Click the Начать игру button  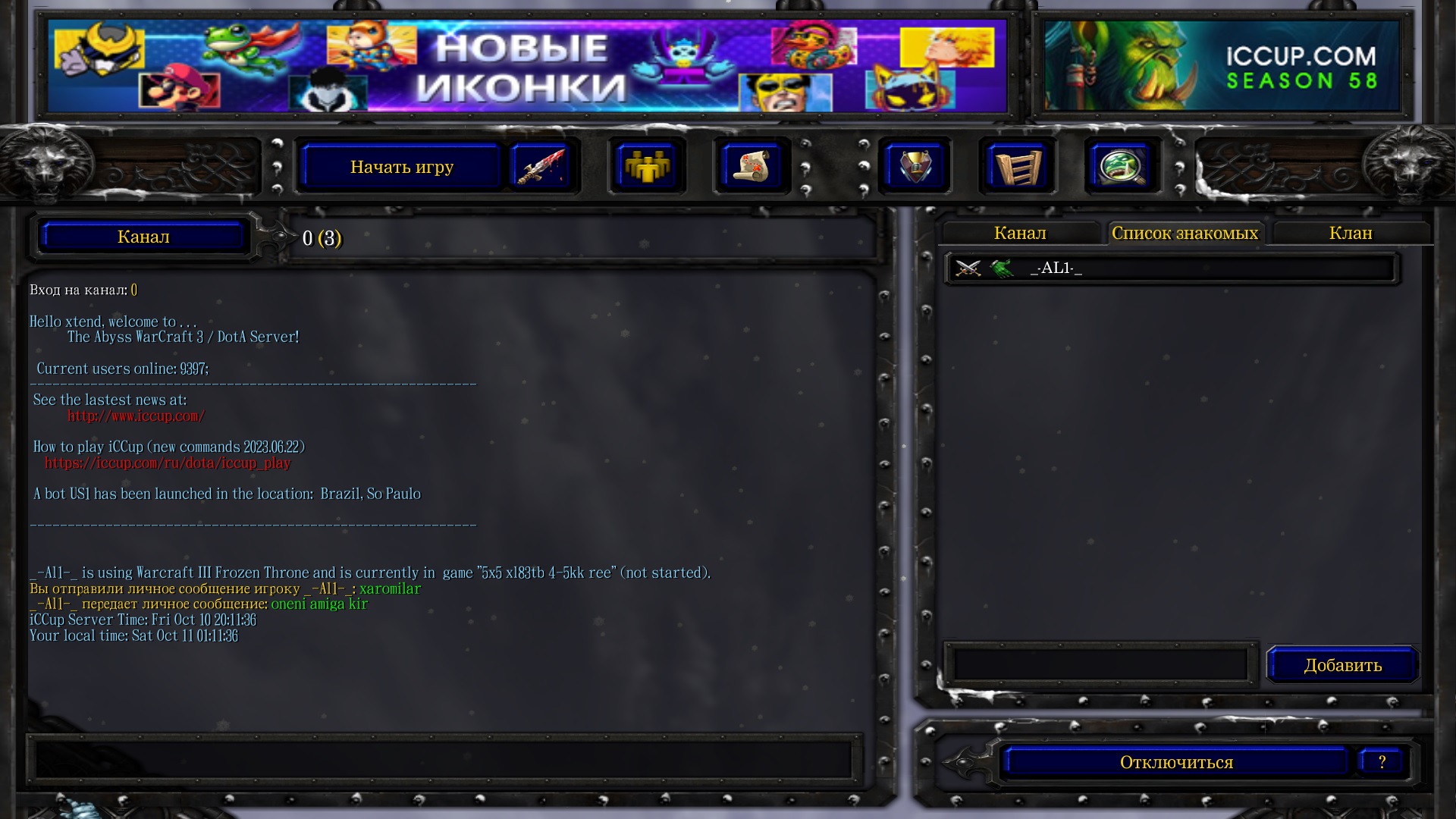(401, 167)
